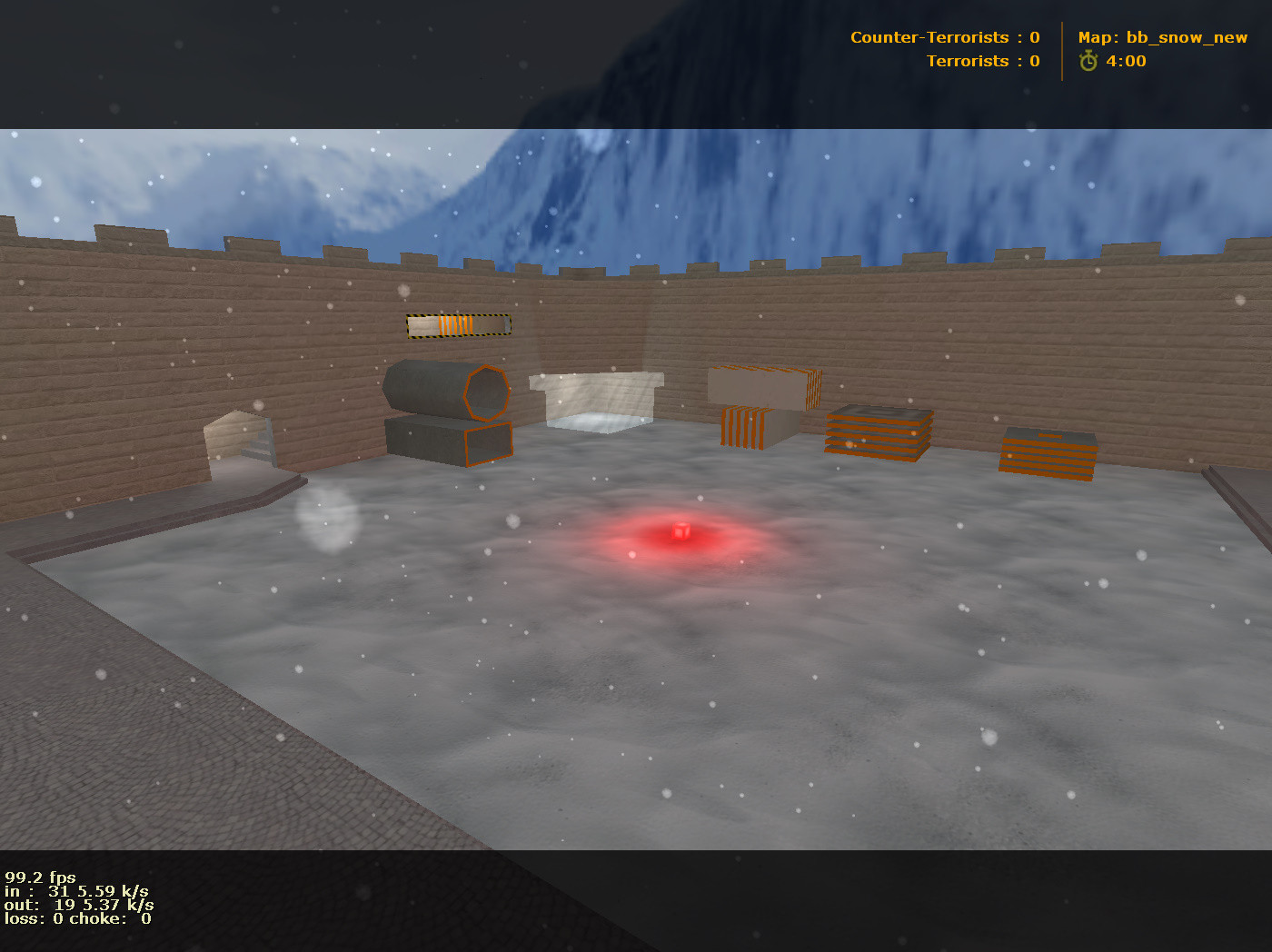Select the map name bb_snow_new

coord(1186,37)
